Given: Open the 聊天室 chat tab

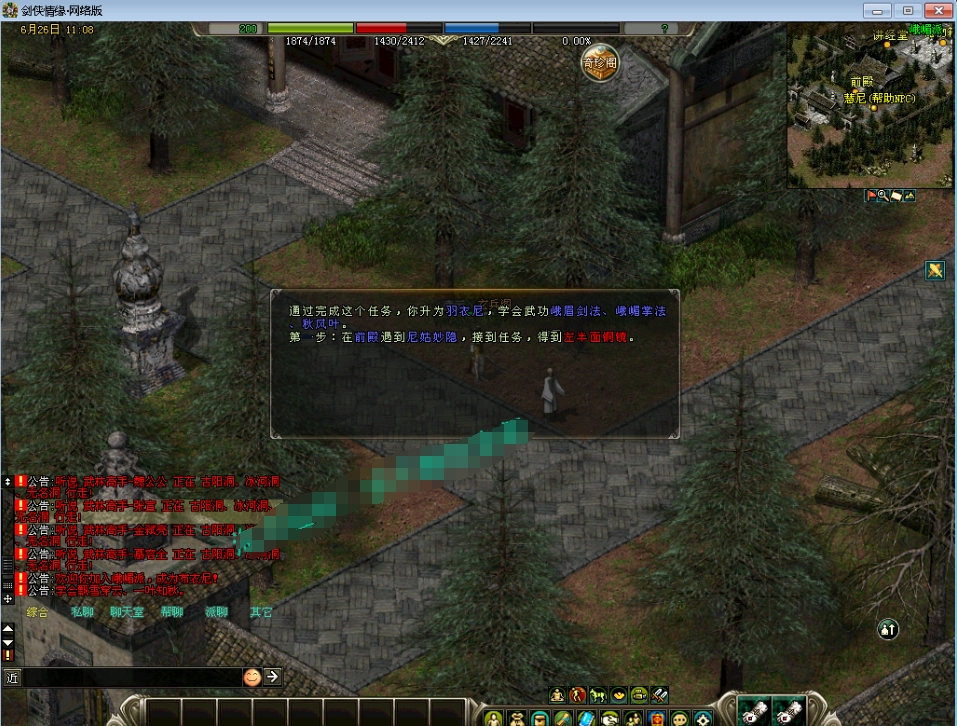Looking at the screenshot, I should click(126, 612).
